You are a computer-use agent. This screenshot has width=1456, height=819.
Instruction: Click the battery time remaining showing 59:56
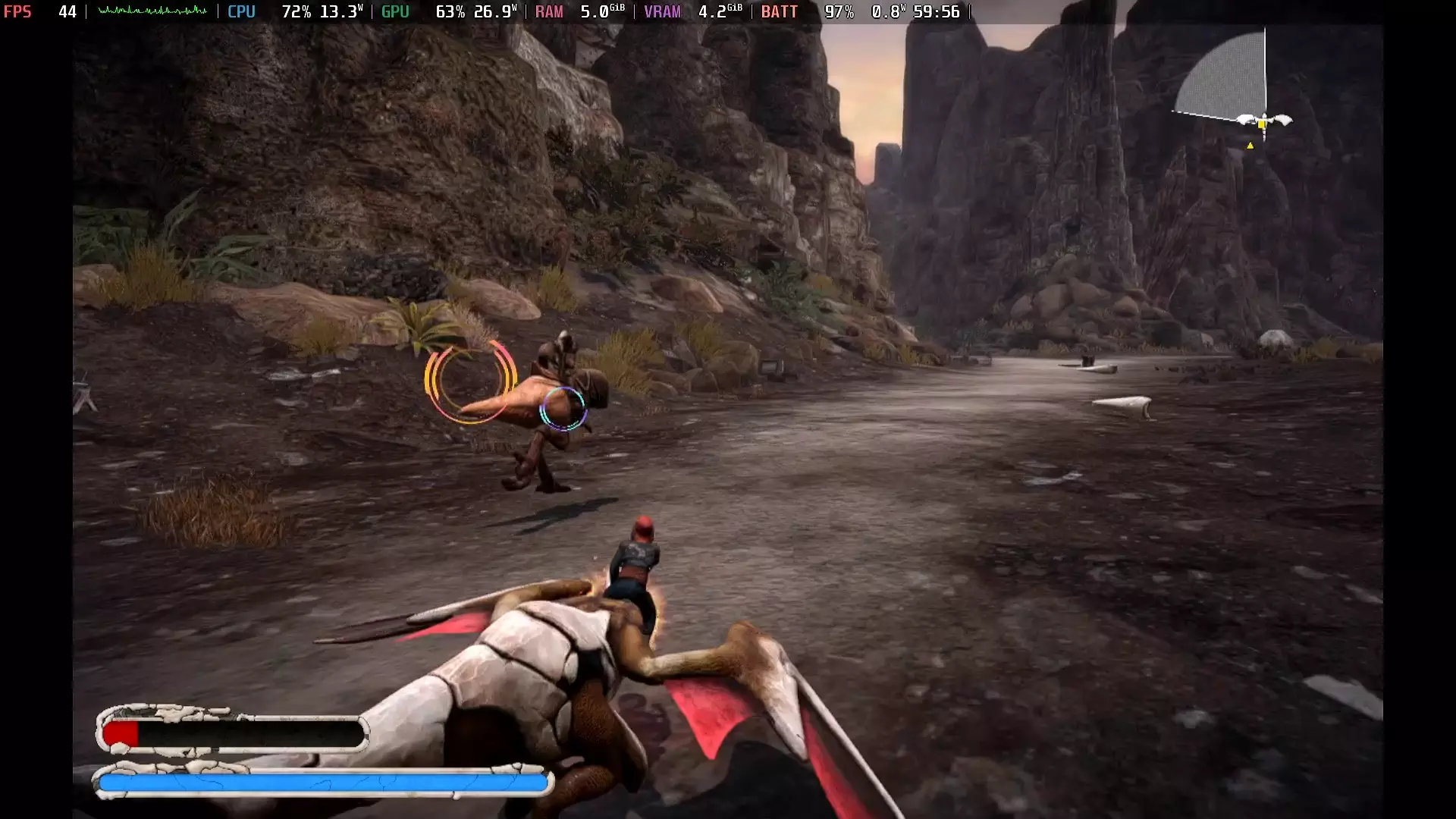point(937,11)
